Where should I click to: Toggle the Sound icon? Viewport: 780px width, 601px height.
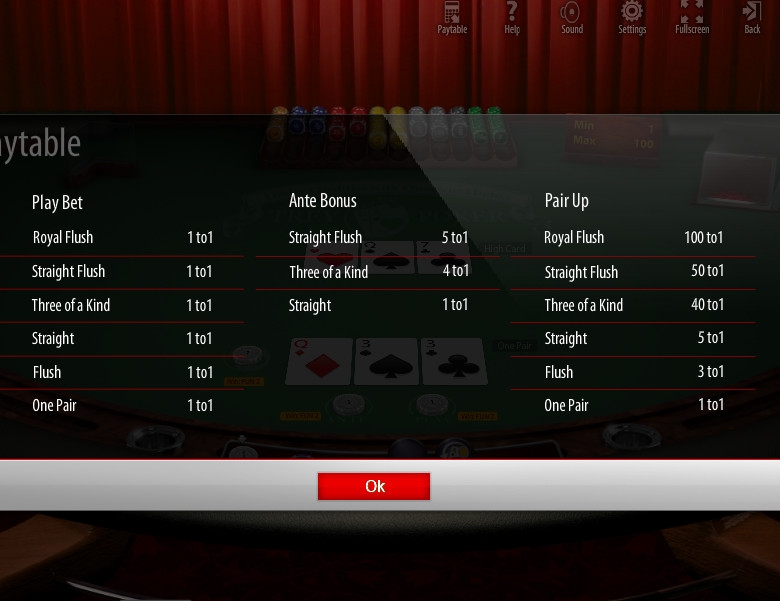pos(571,16)
